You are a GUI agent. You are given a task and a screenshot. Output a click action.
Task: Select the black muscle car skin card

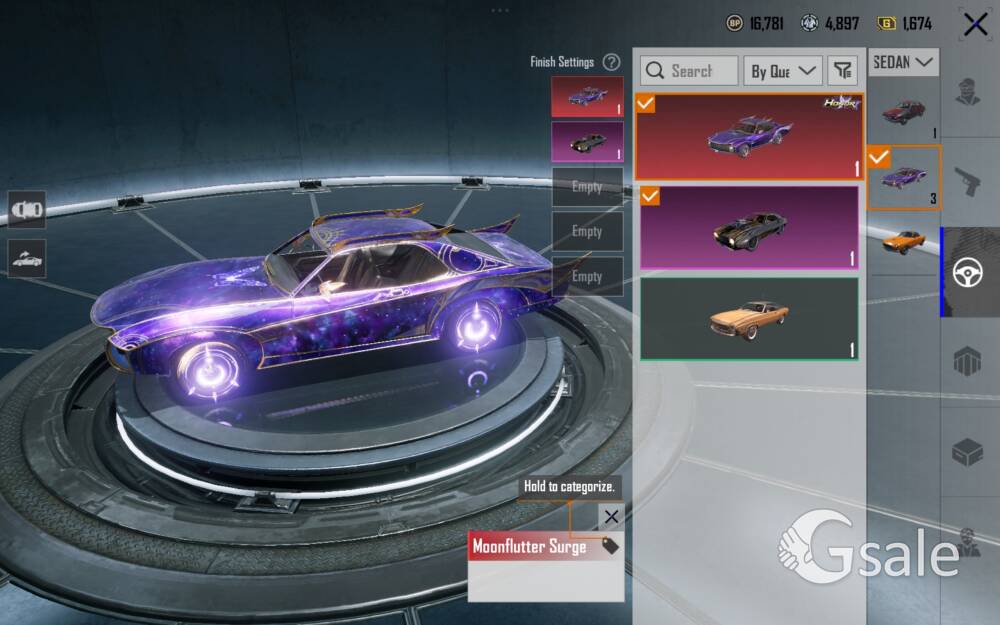tap(749, 228)
